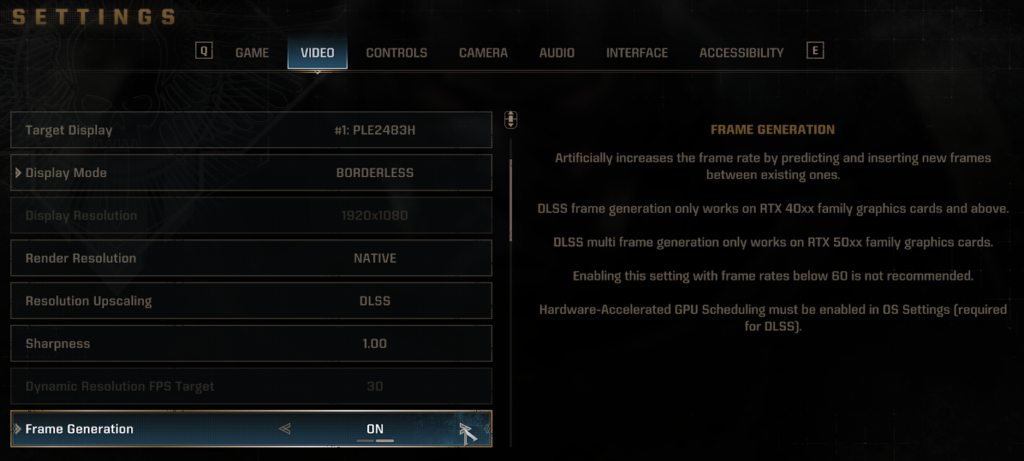Choose the Display Mode setting
1024x461 pixels.
click(x=251, y=173)
